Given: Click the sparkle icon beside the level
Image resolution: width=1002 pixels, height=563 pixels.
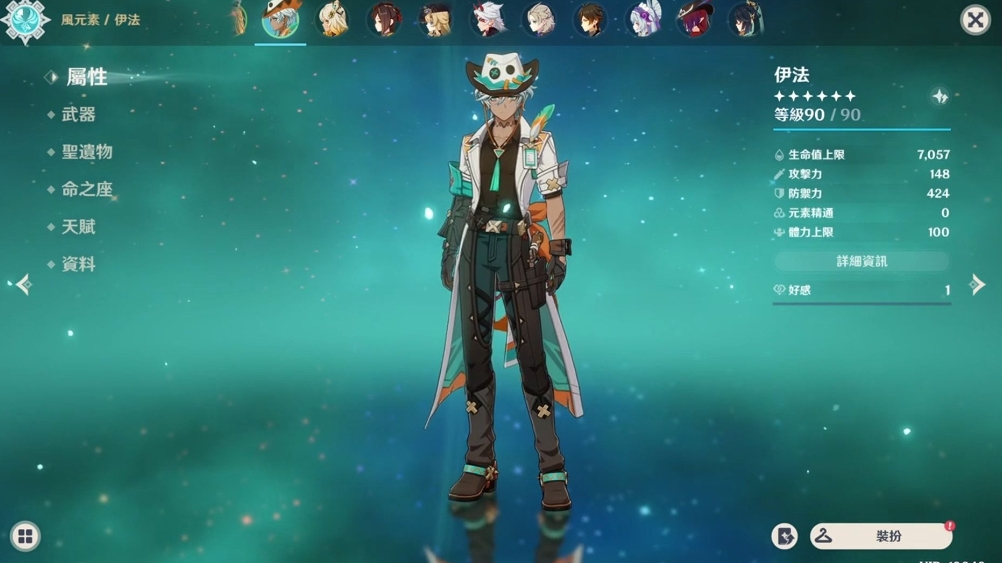Looking at the screenshot, I should [940, 97].
